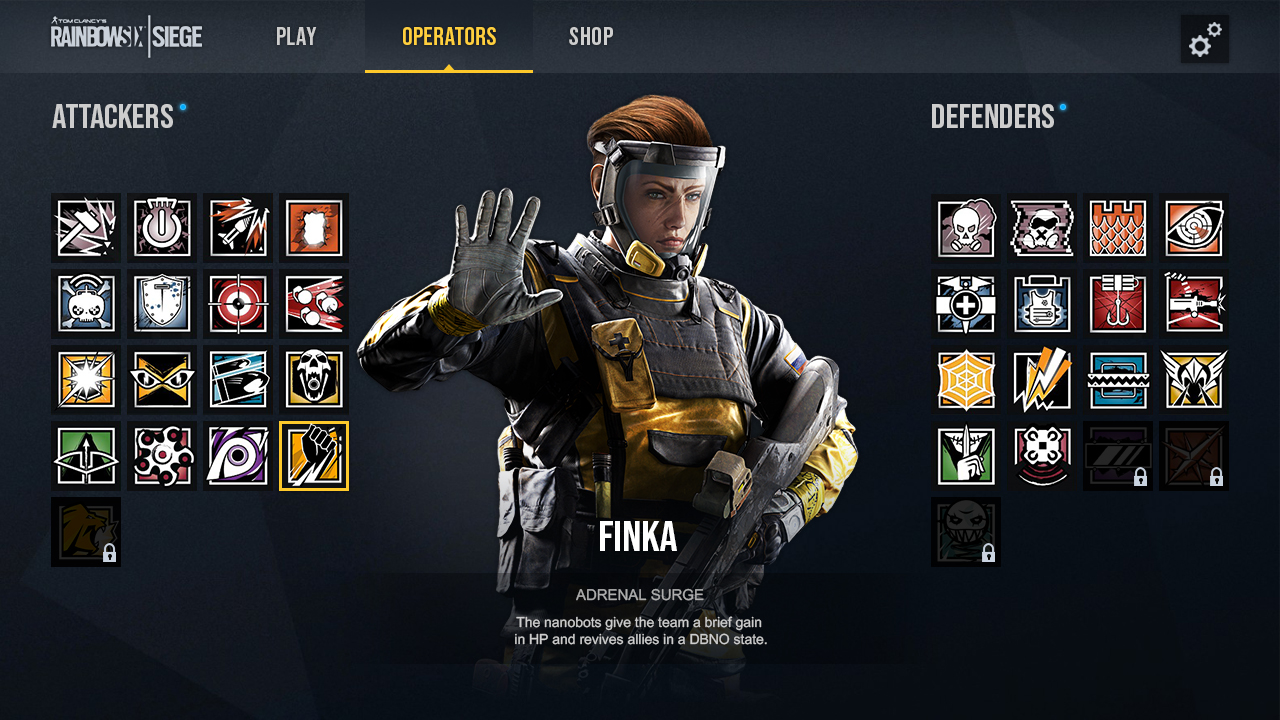Choose Thatcher's power symbol operator icon

tap(162, 228)
